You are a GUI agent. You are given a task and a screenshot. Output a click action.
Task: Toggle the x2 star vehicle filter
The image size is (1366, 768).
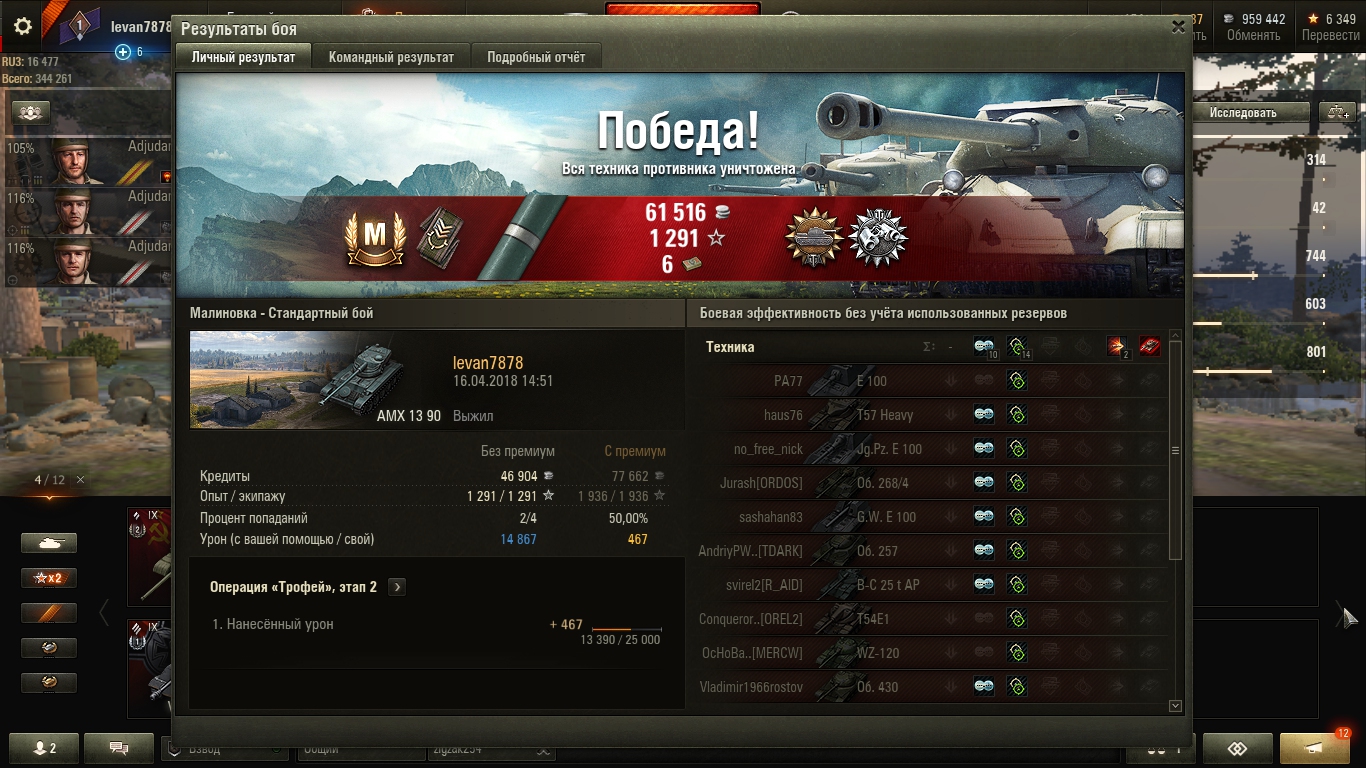pyautogui.click(x=49, y=578)
